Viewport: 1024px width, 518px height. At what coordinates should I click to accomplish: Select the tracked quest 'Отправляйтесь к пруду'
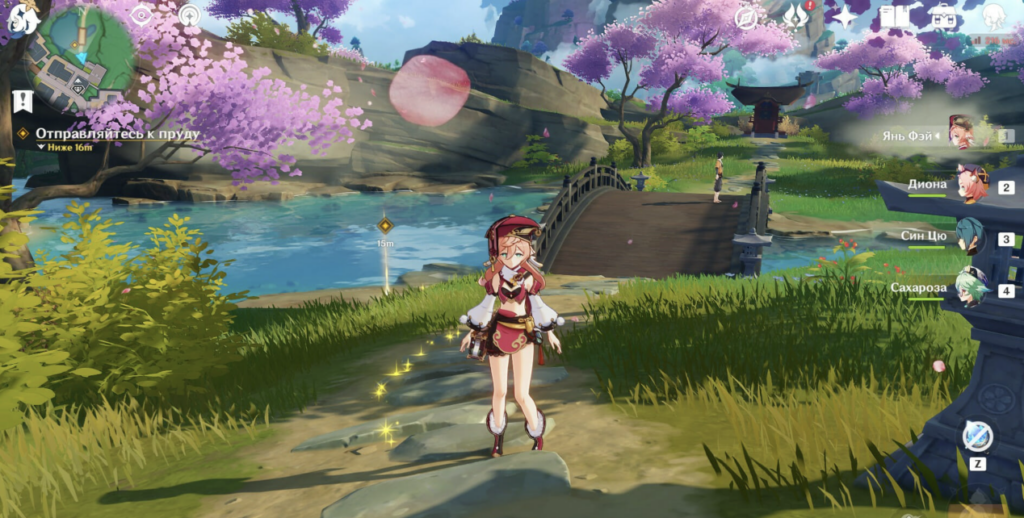pyautogui.click(x=118, y=133)
